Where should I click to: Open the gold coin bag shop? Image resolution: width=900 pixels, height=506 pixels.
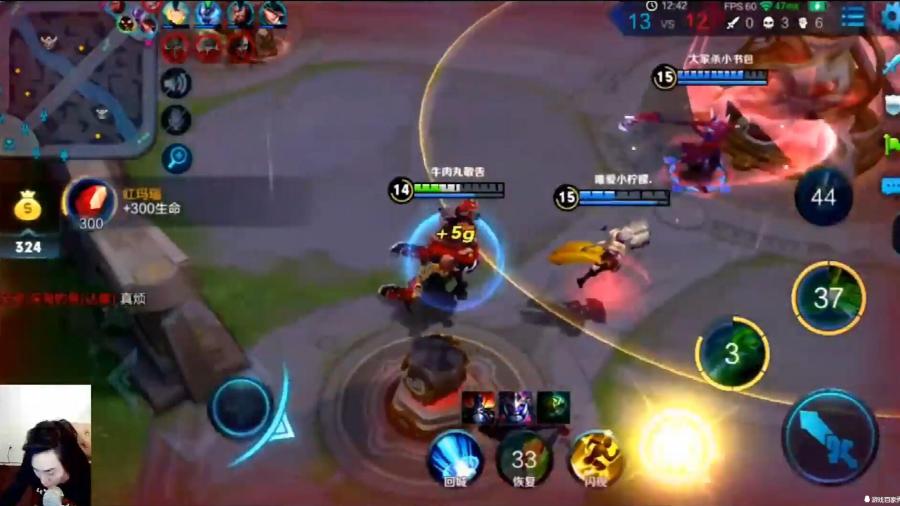(28, 210)
